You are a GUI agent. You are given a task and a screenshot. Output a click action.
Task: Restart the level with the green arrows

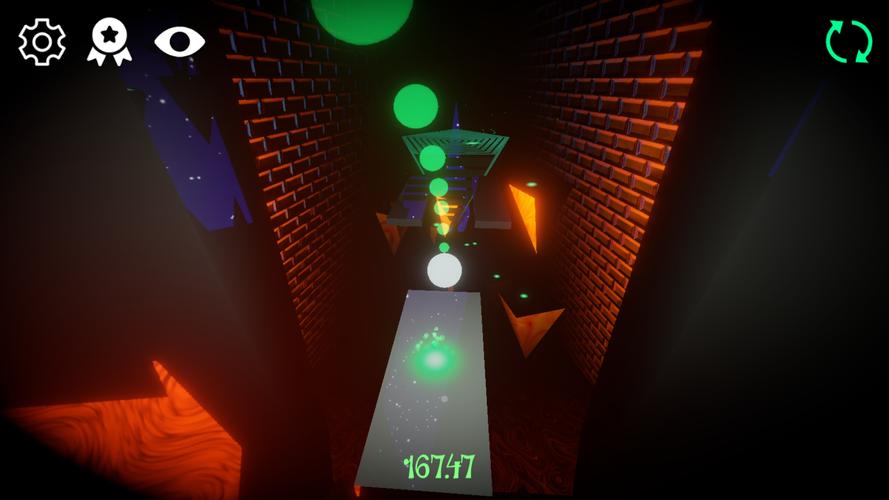click(x=848, y=42)
